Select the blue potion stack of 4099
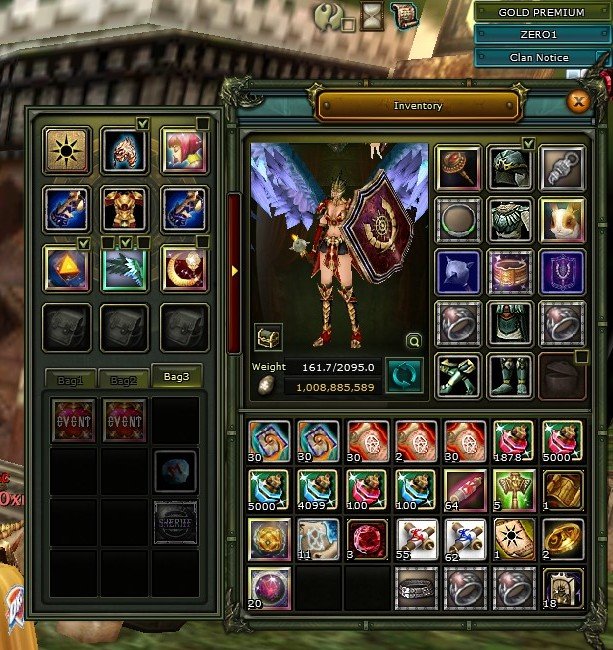Image resolution: width=613 pixels, height=650 pixels. pos(317,490)
